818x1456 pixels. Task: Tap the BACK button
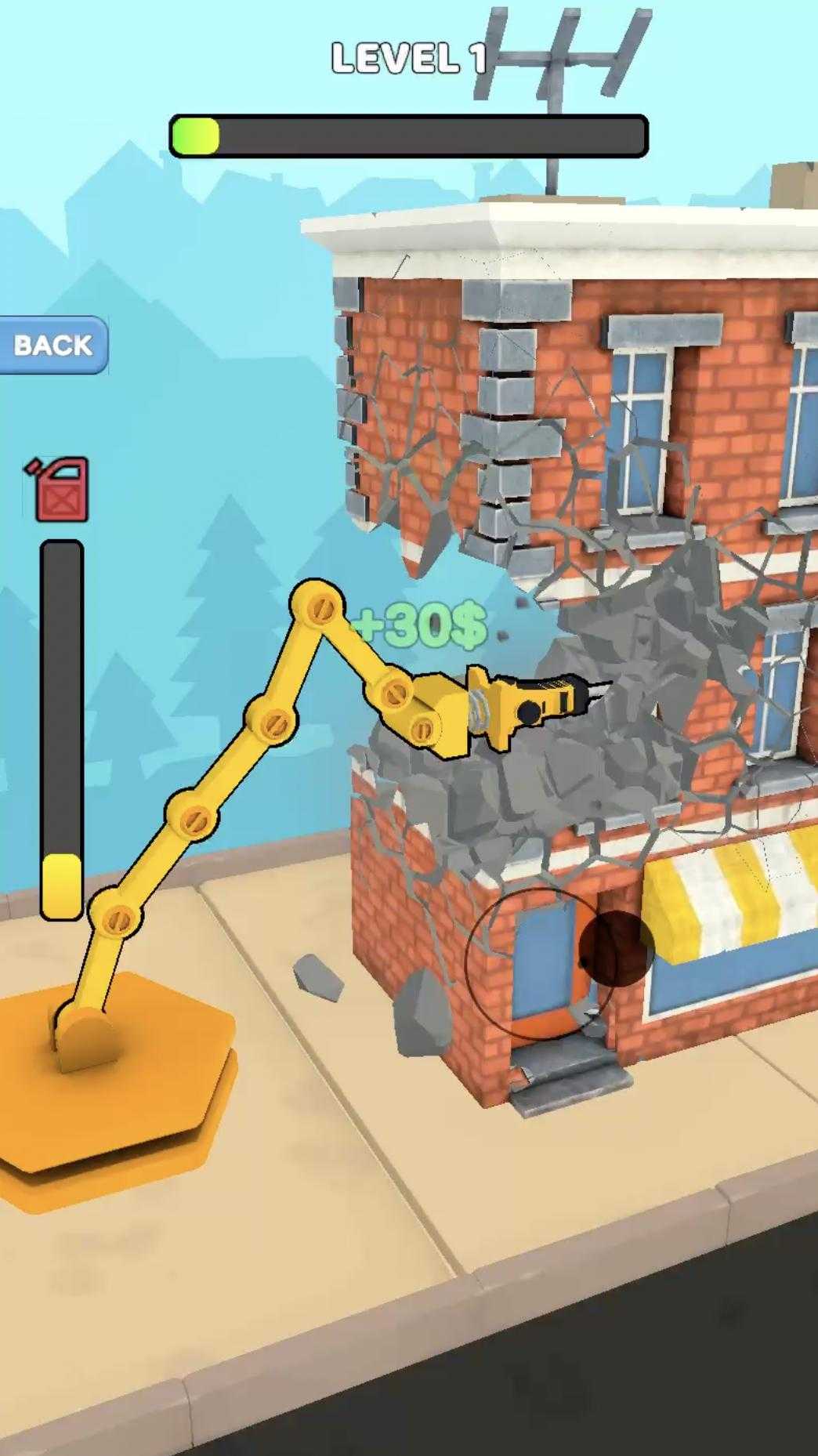tap(52, 345)
